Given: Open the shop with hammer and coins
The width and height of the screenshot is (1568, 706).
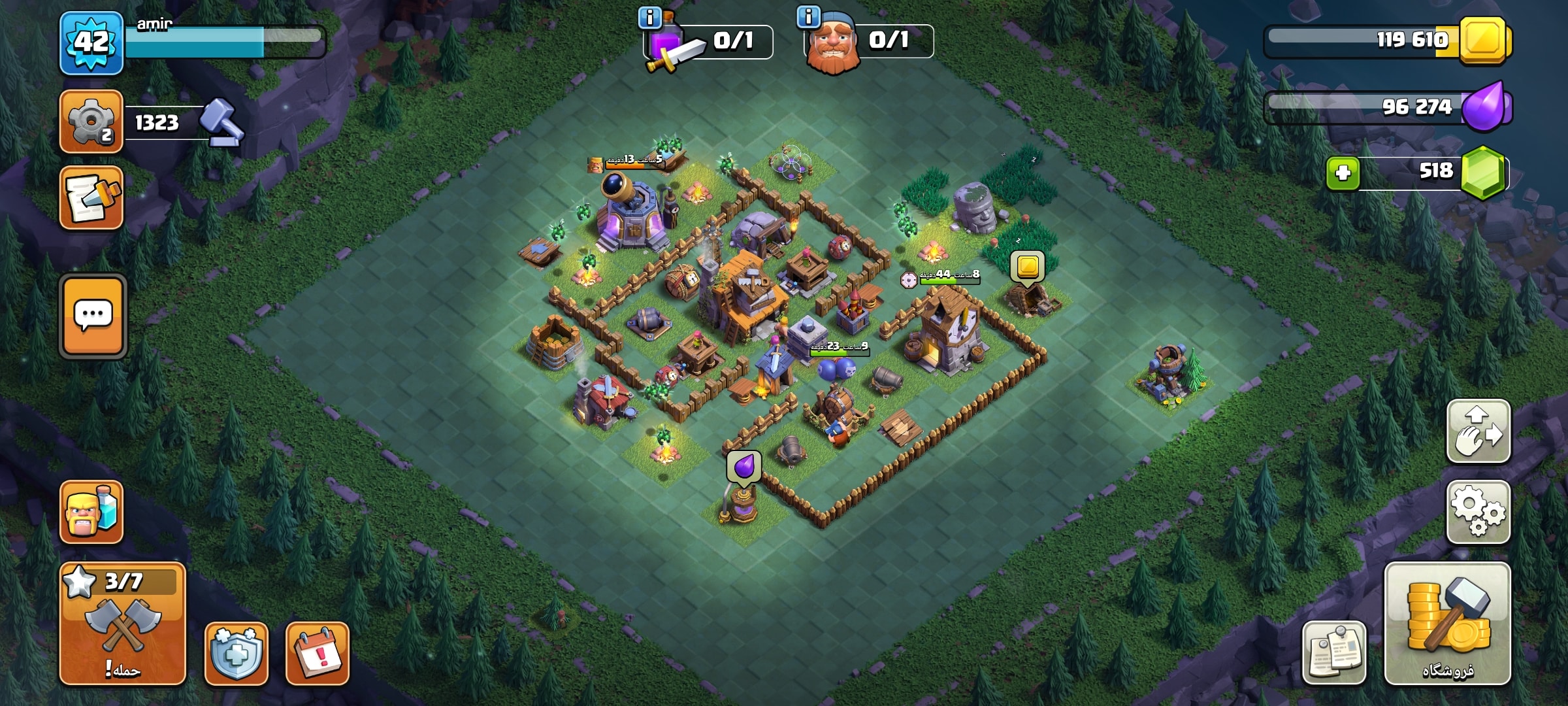Looking at the screenshot, I should pyautogui.click(x=1447, y=624).
